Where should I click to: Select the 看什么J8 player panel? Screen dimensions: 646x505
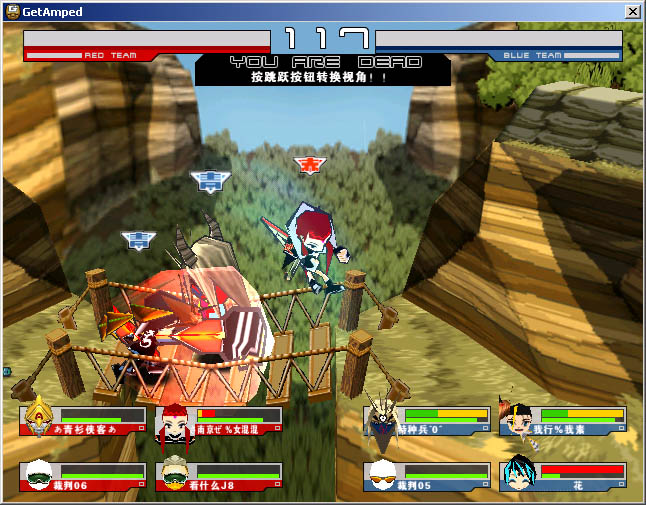[x=219, y=476]
